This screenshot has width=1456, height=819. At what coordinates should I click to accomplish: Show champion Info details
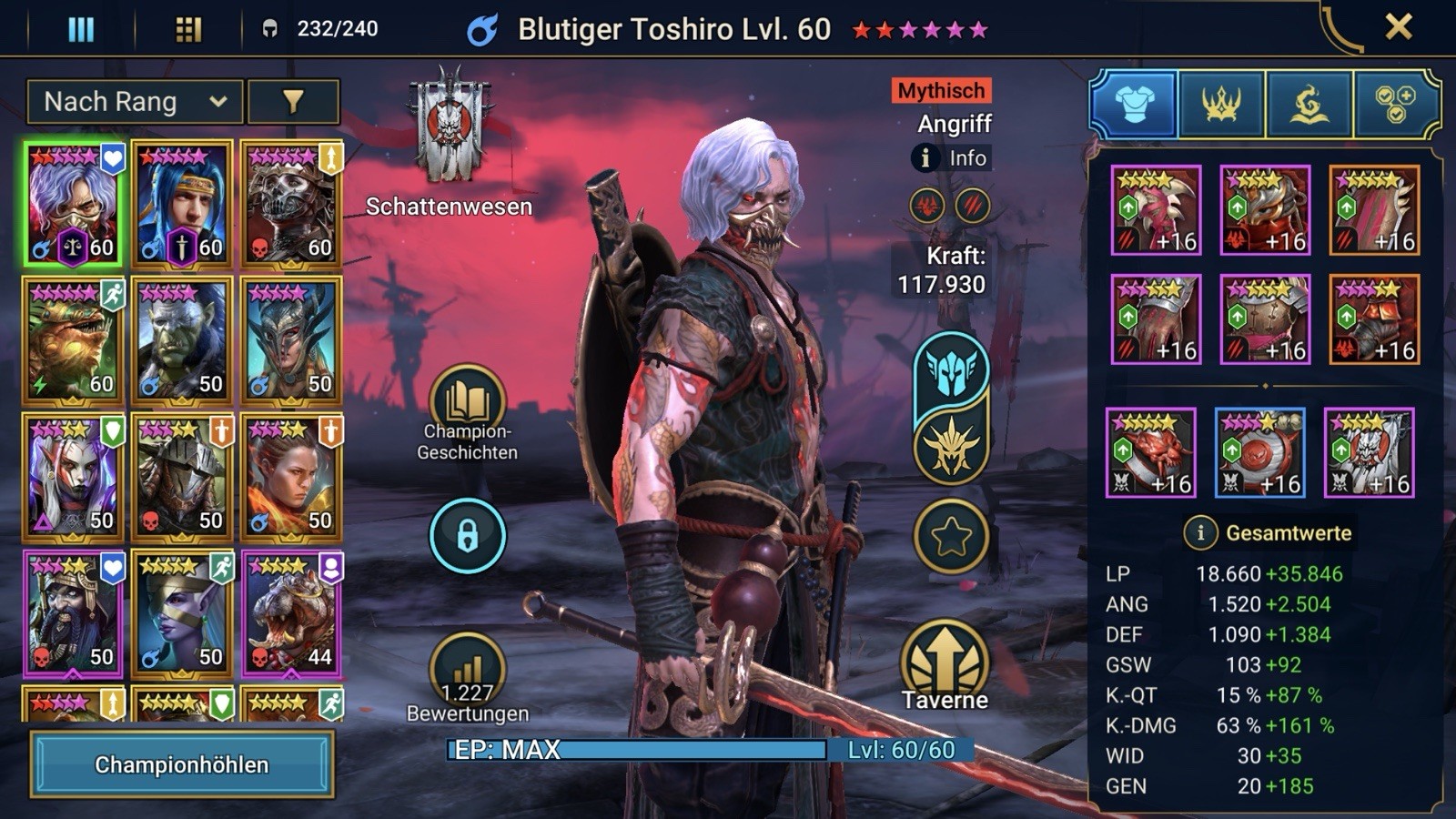(x=952, y=158)
